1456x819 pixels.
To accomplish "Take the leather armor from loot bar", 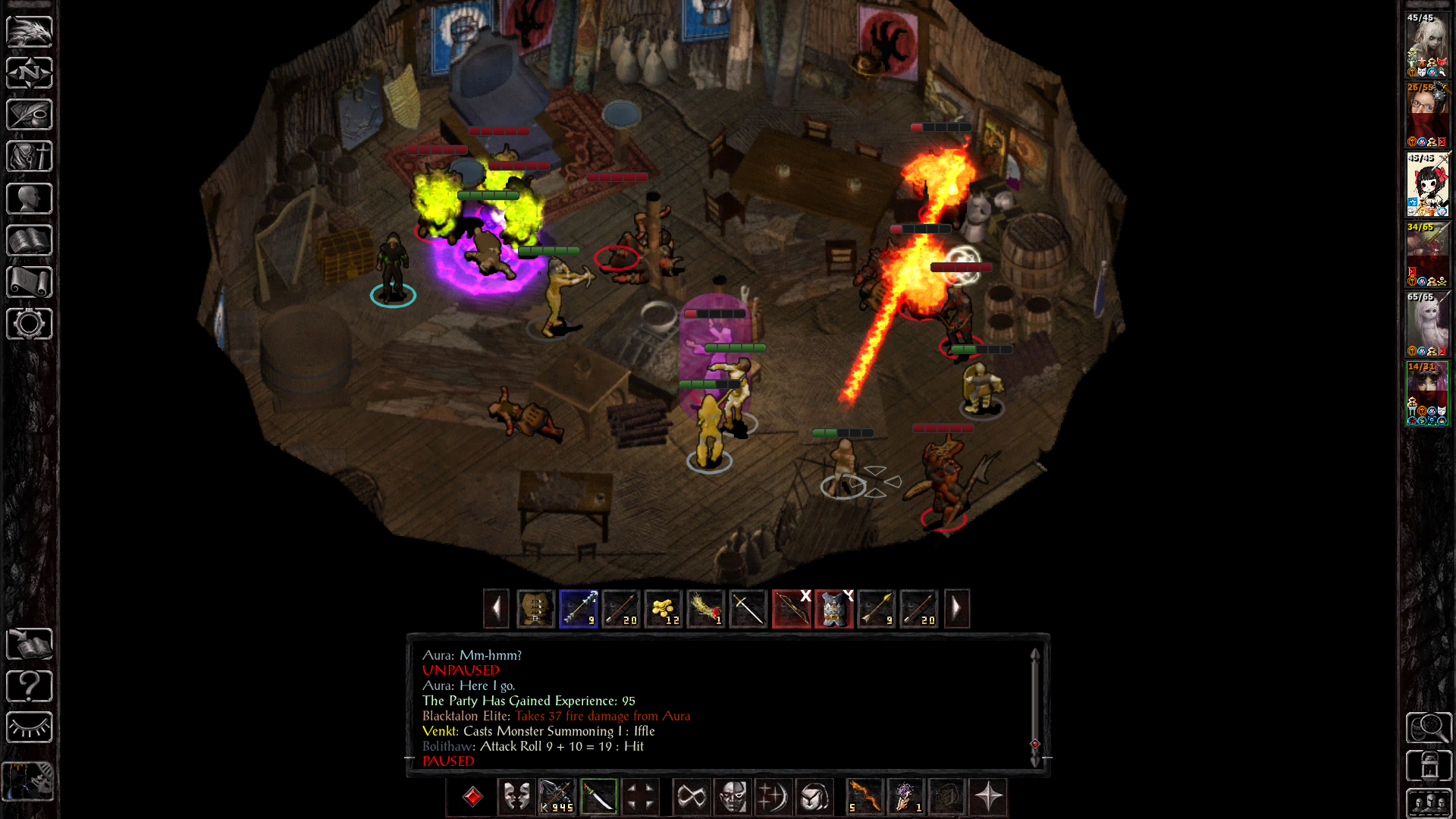I will tap(536, 609).
